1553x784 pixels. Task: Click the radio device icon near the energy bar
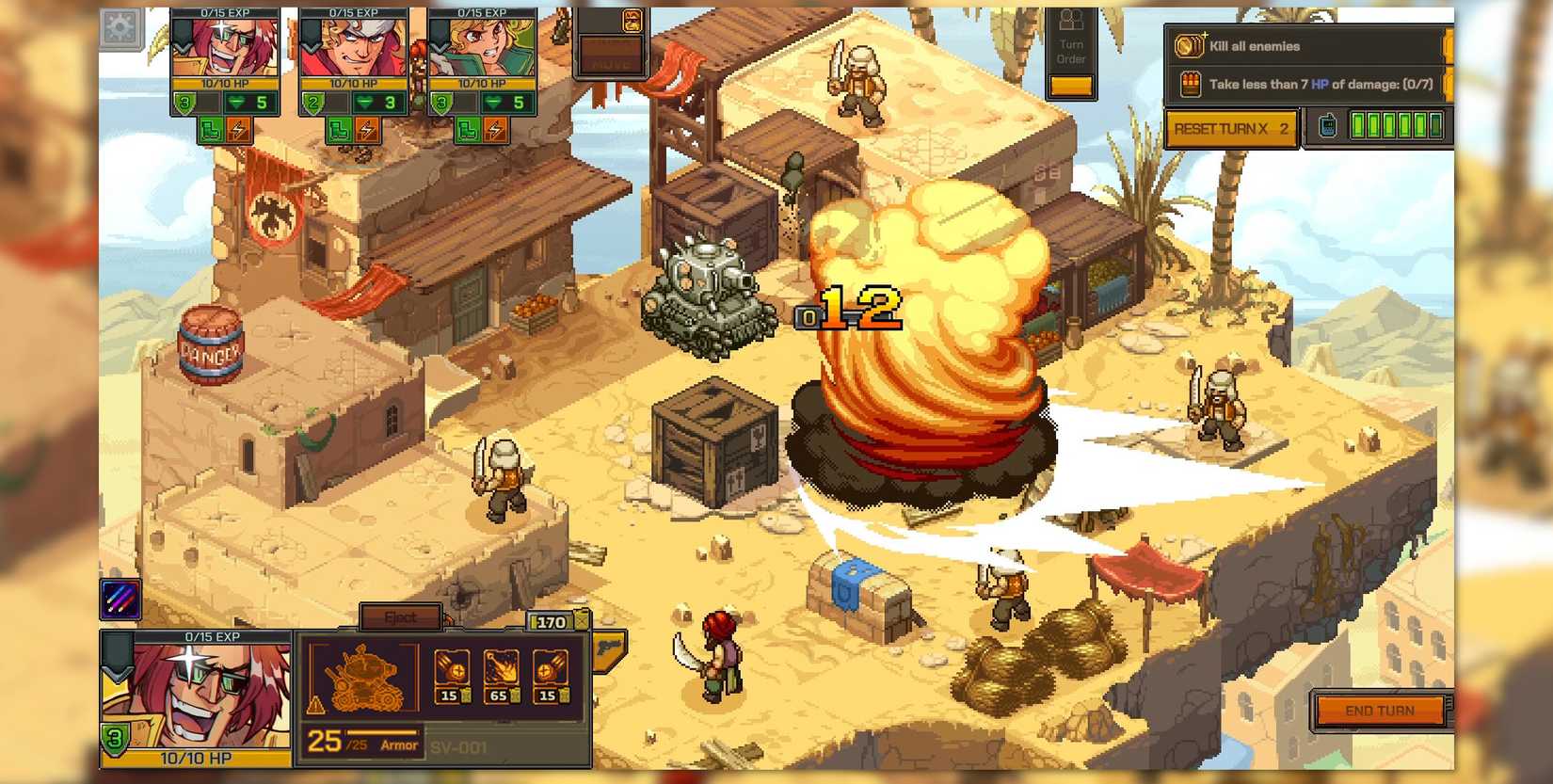[1327, 125]
